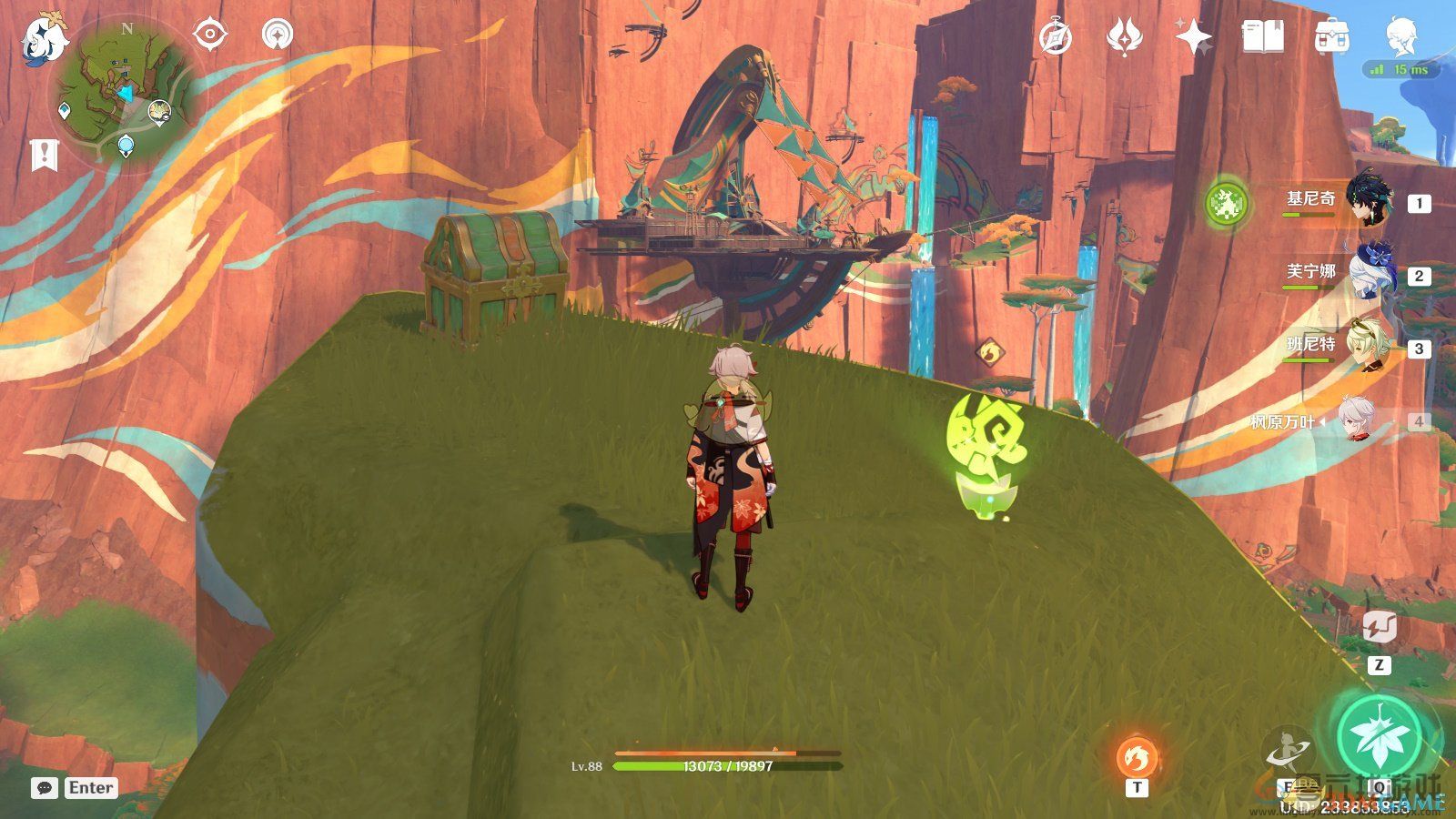Use the lightning quick-item icon

pos(1379,628)
